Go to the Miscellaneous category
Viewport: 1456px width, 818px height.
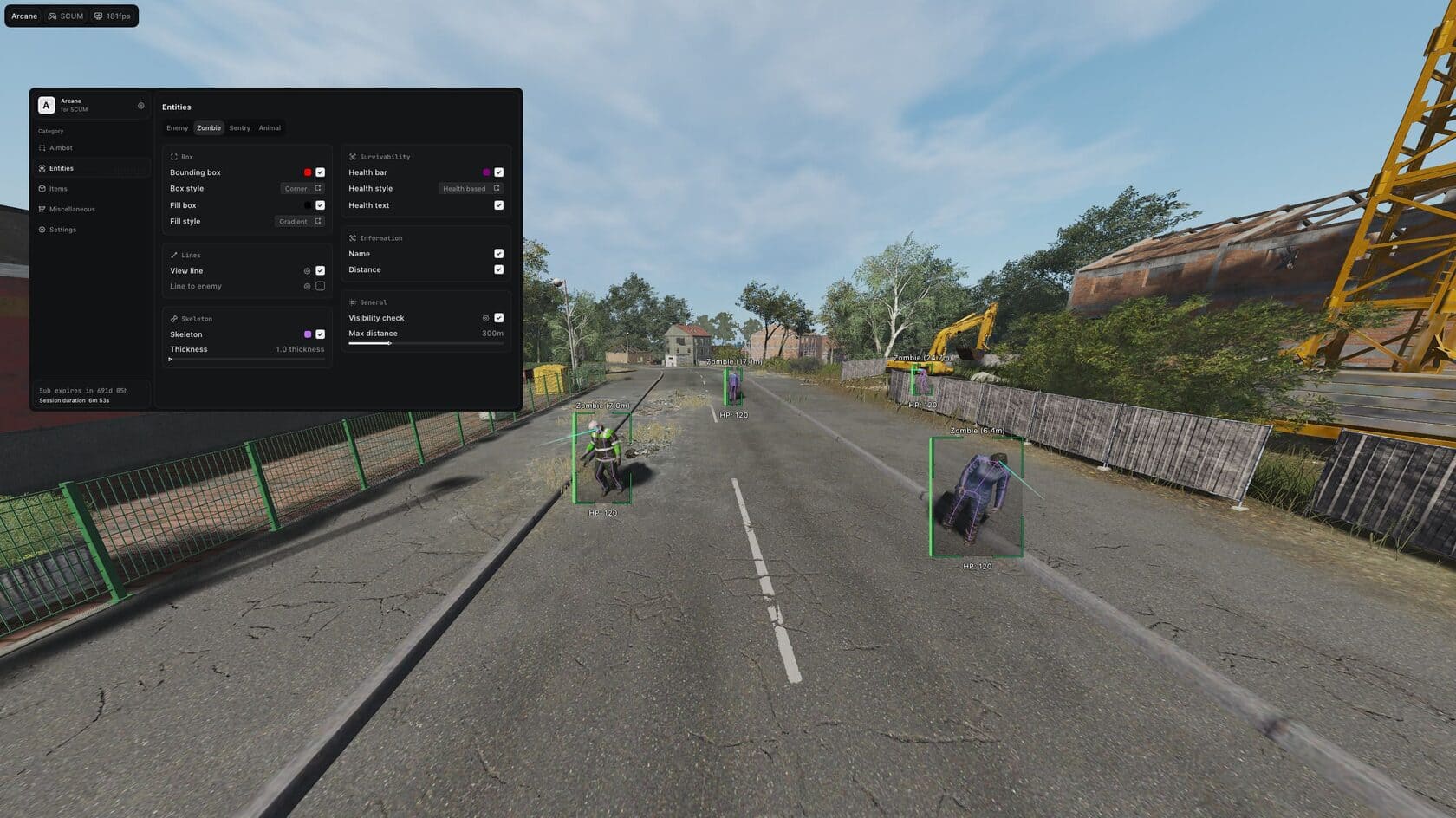[72, 210]
